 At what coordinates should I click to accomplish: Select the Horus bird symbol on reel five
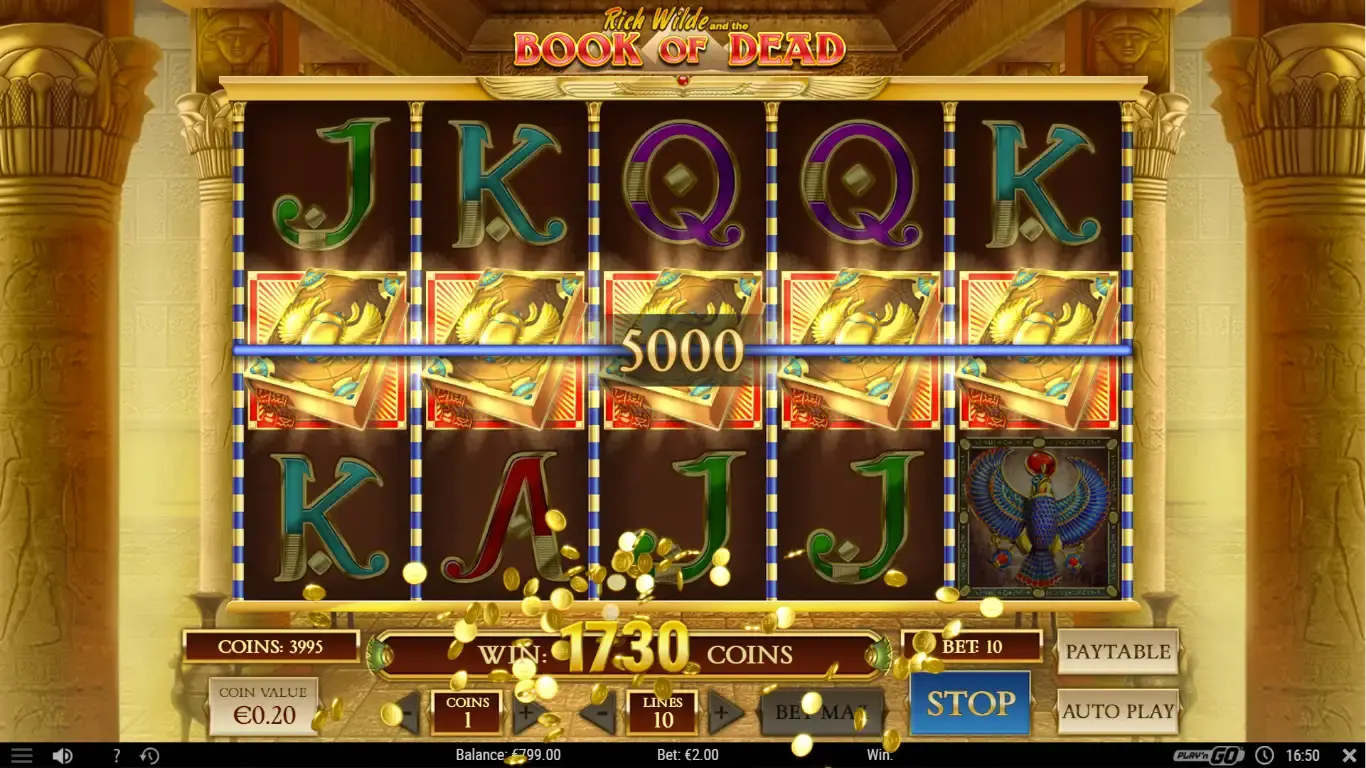pos(1036,515)
